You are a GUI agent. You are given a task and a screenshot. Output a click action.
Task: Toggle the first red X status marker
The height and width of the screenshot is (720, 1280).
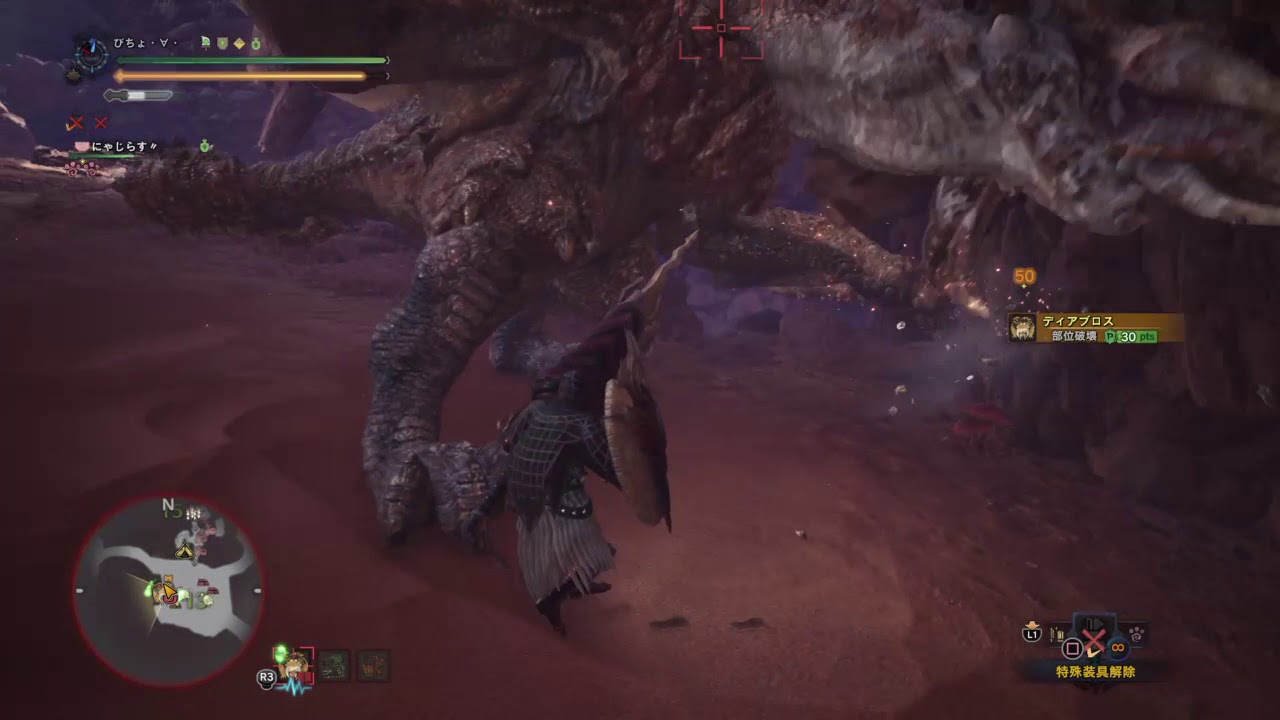[x=76, y=123]
